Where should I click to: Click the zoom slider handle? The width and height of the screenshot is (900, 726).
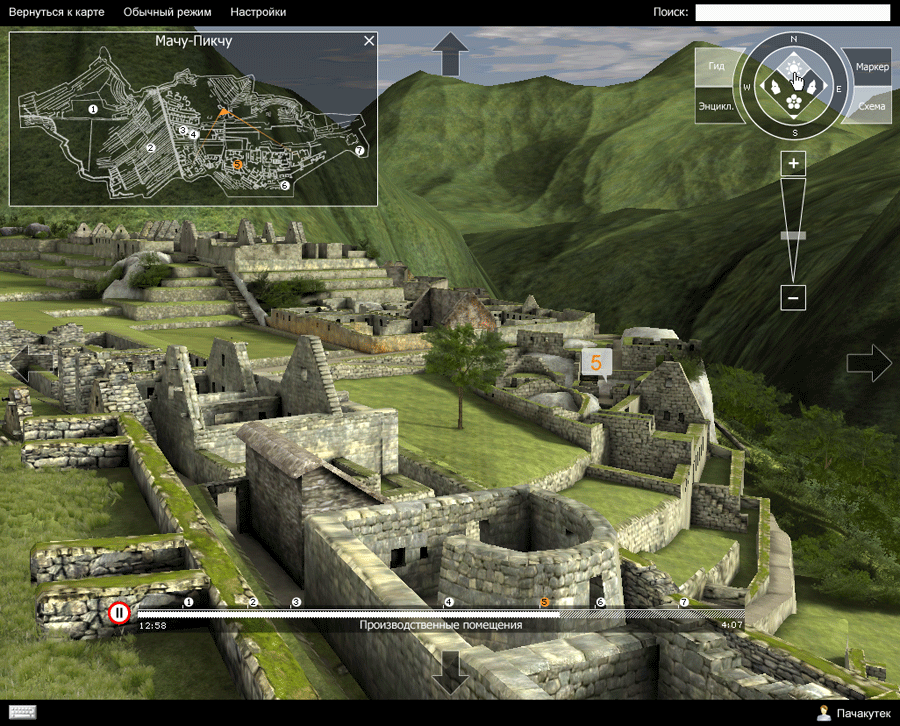[x=793, y=236]
